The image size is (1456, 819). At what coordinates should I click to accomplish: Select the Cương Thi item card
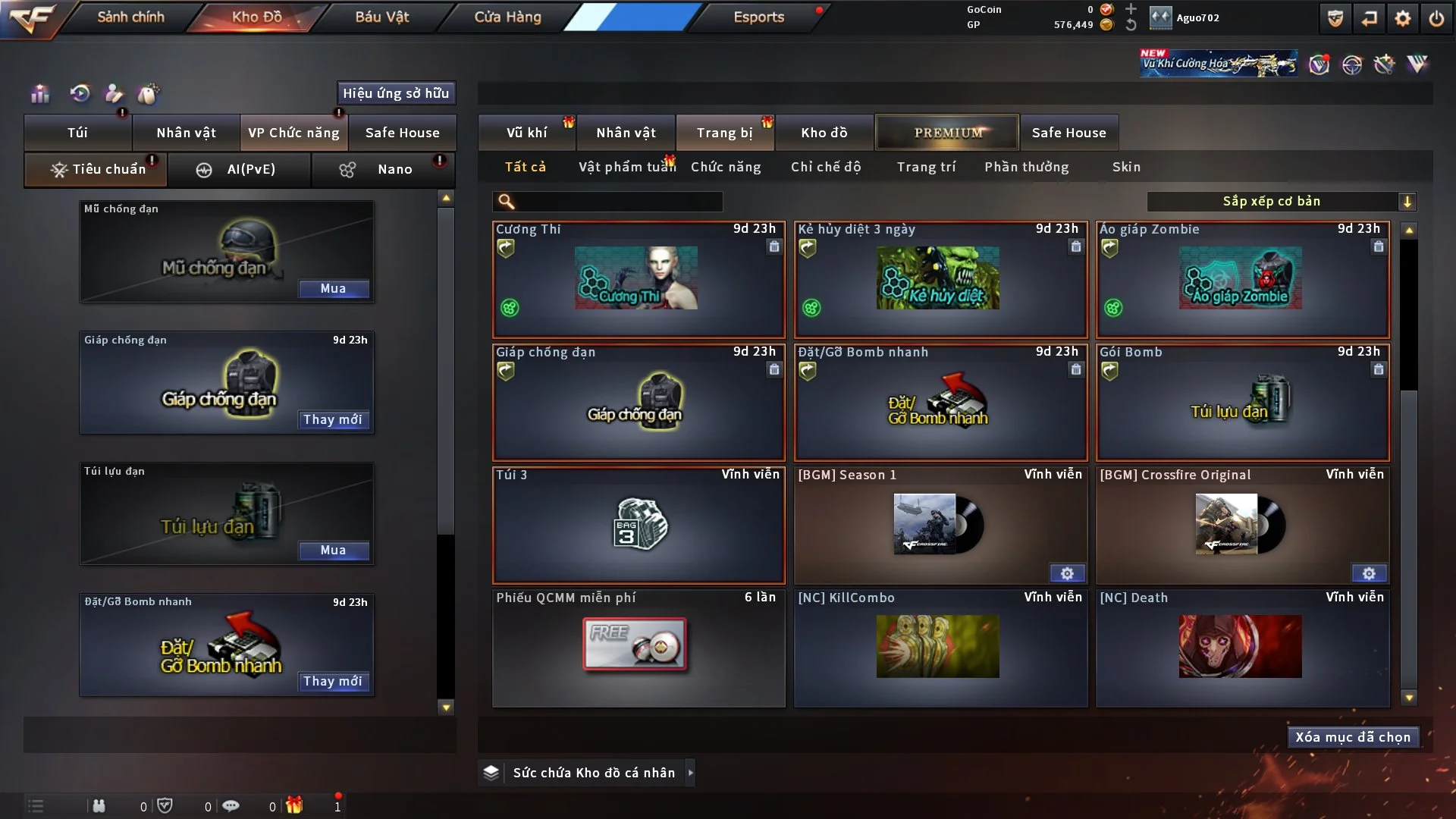(x=638, y=279)
